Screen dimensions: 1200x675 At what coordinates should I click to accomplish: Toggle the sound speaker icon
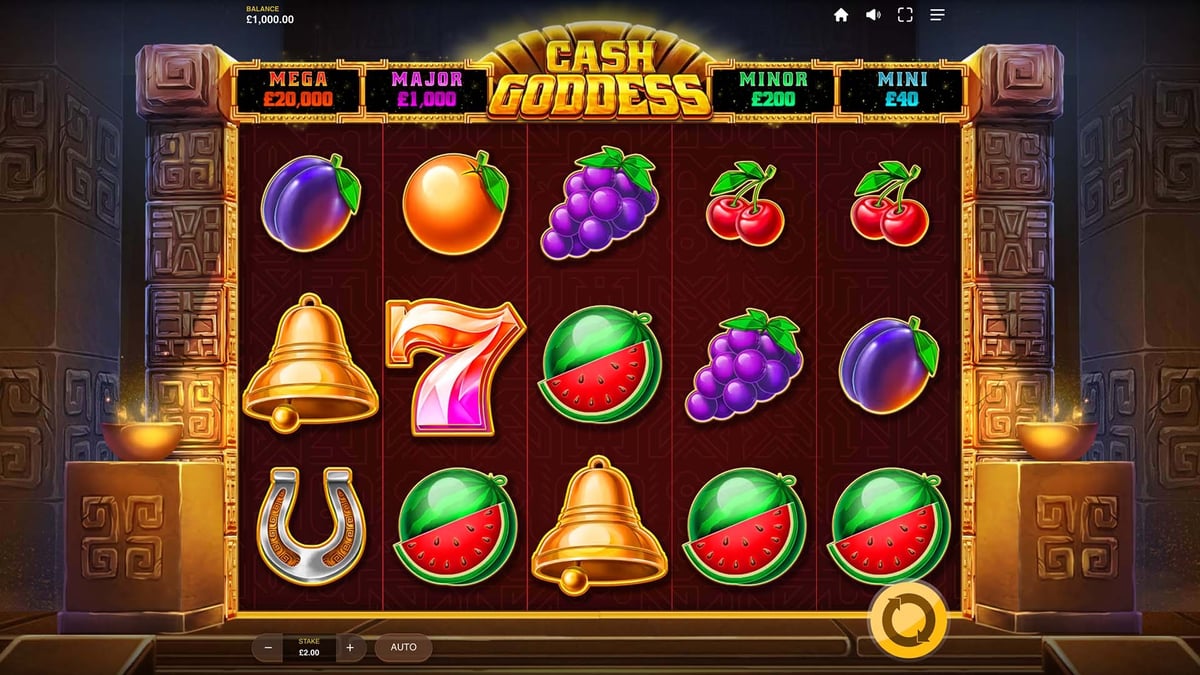tap(873, 15)
